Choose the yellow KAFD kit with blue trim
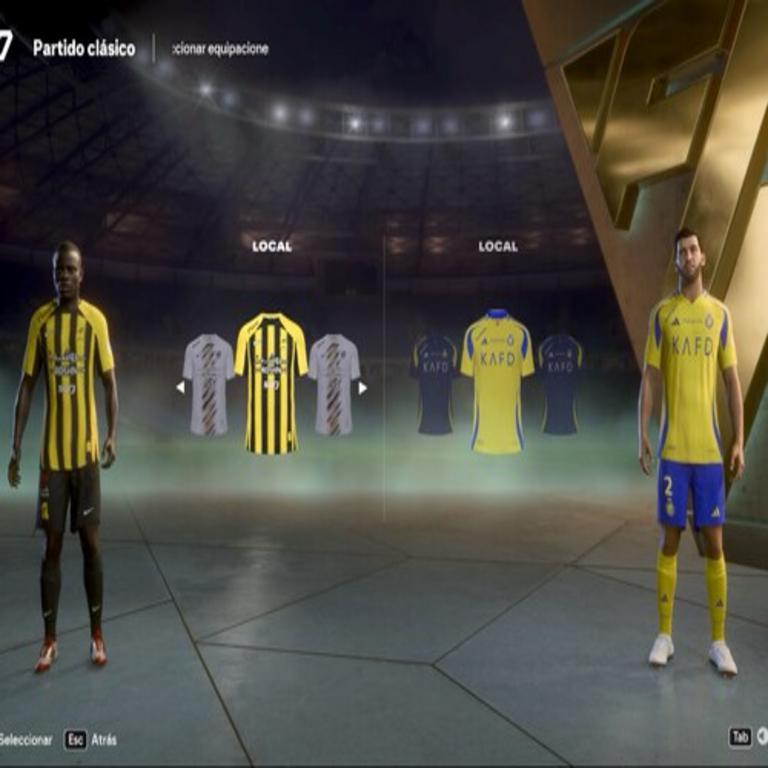768x768 pixels. (497, 381)
